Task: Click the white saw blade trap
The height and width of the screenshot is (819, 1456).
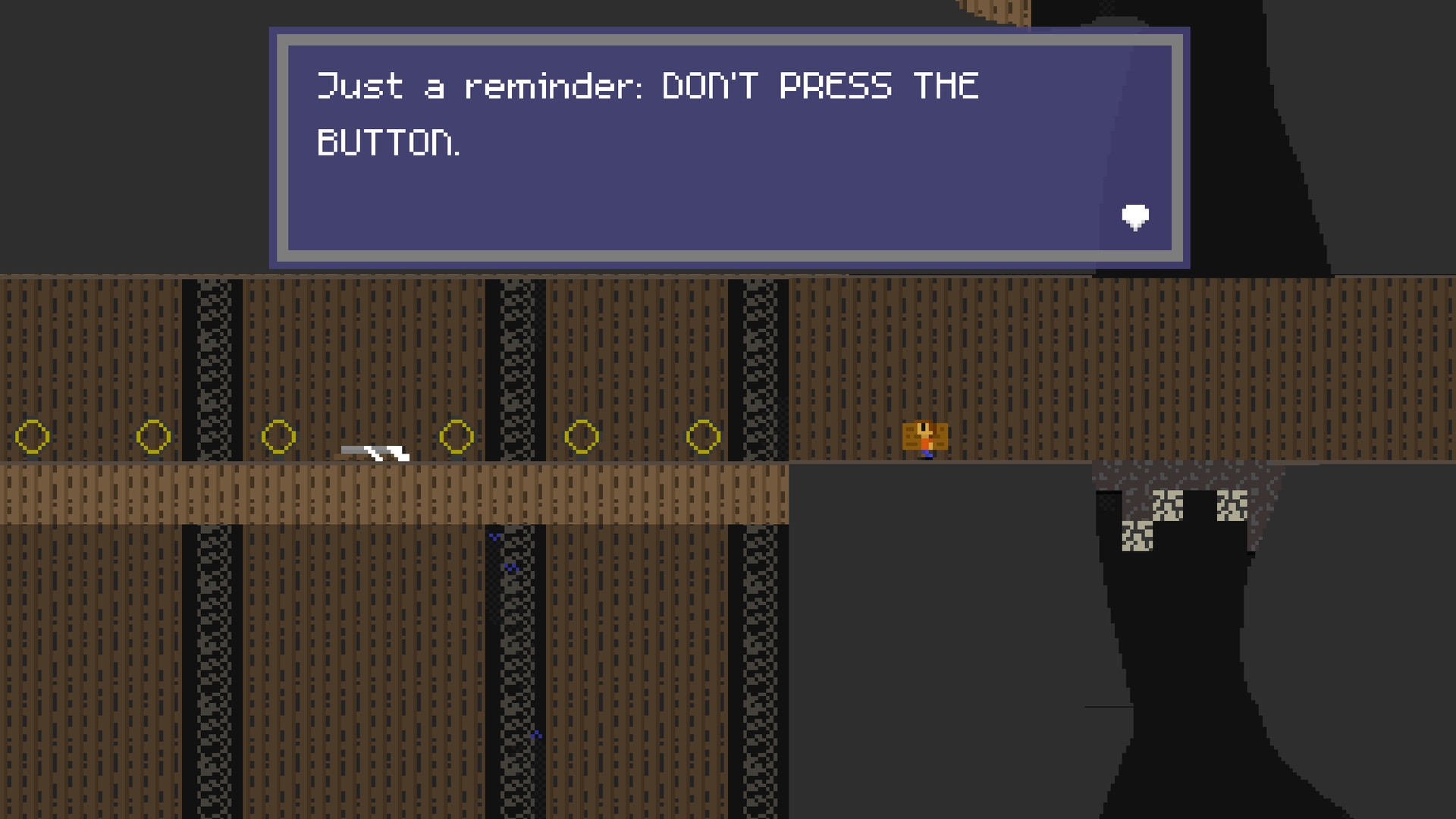Action: tap(373, 453)
